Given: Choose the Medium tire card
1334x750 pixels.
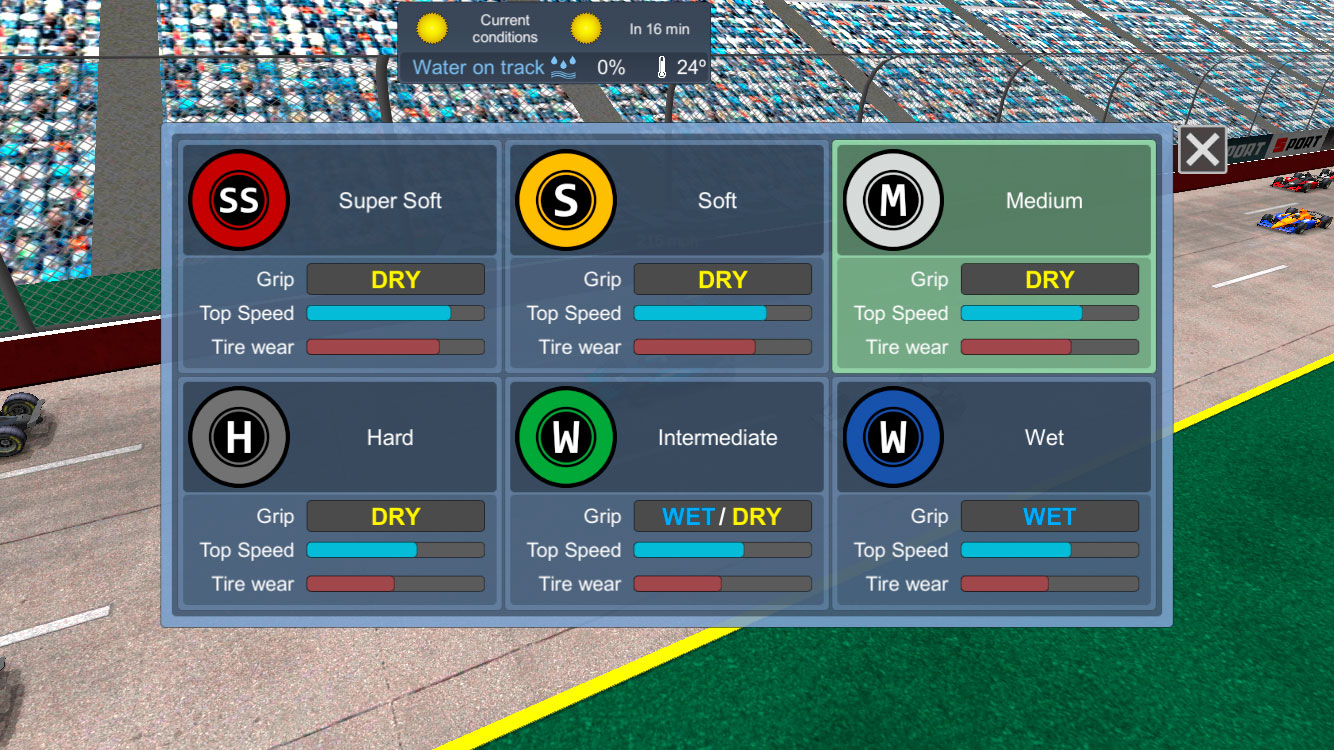Looking at the screenshot, I should point(994,256).
